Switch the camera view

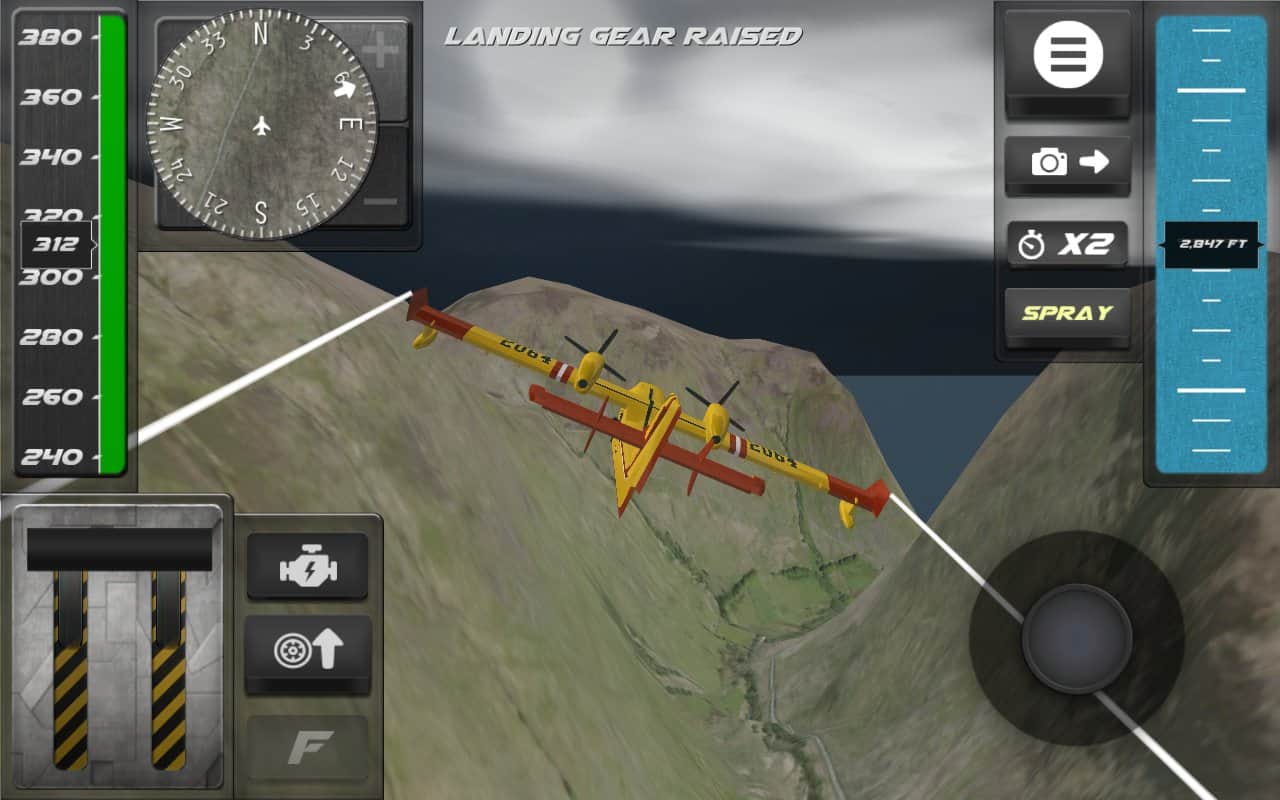(1067, 162)
